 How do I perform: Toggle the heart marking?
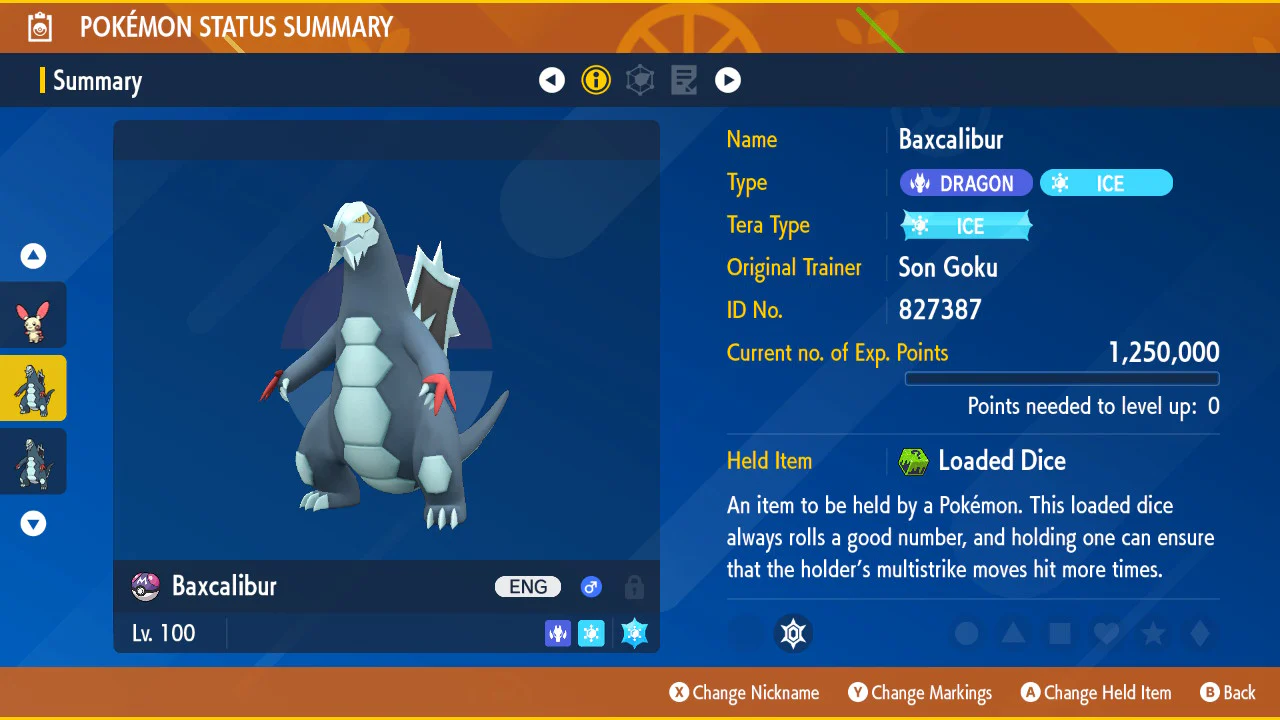tap(1106, 633)
